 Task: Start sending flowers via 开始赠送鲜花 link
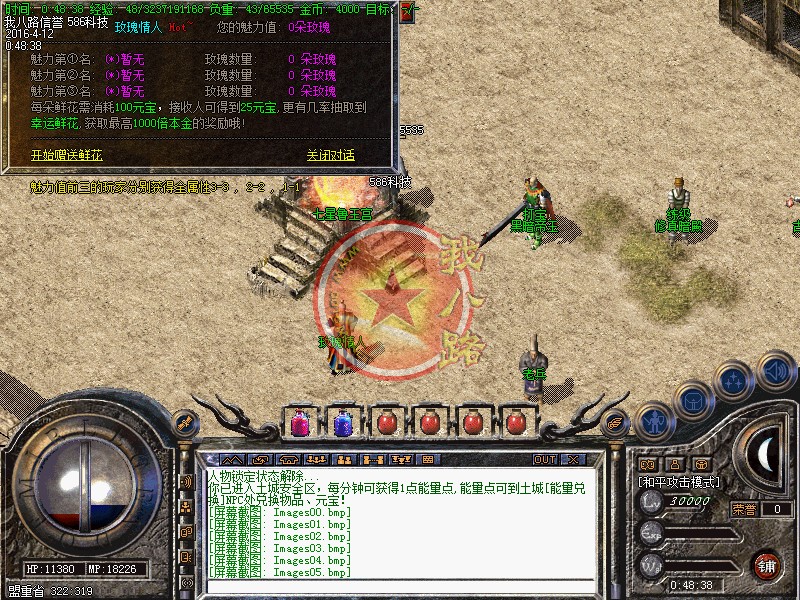(66, 156)
